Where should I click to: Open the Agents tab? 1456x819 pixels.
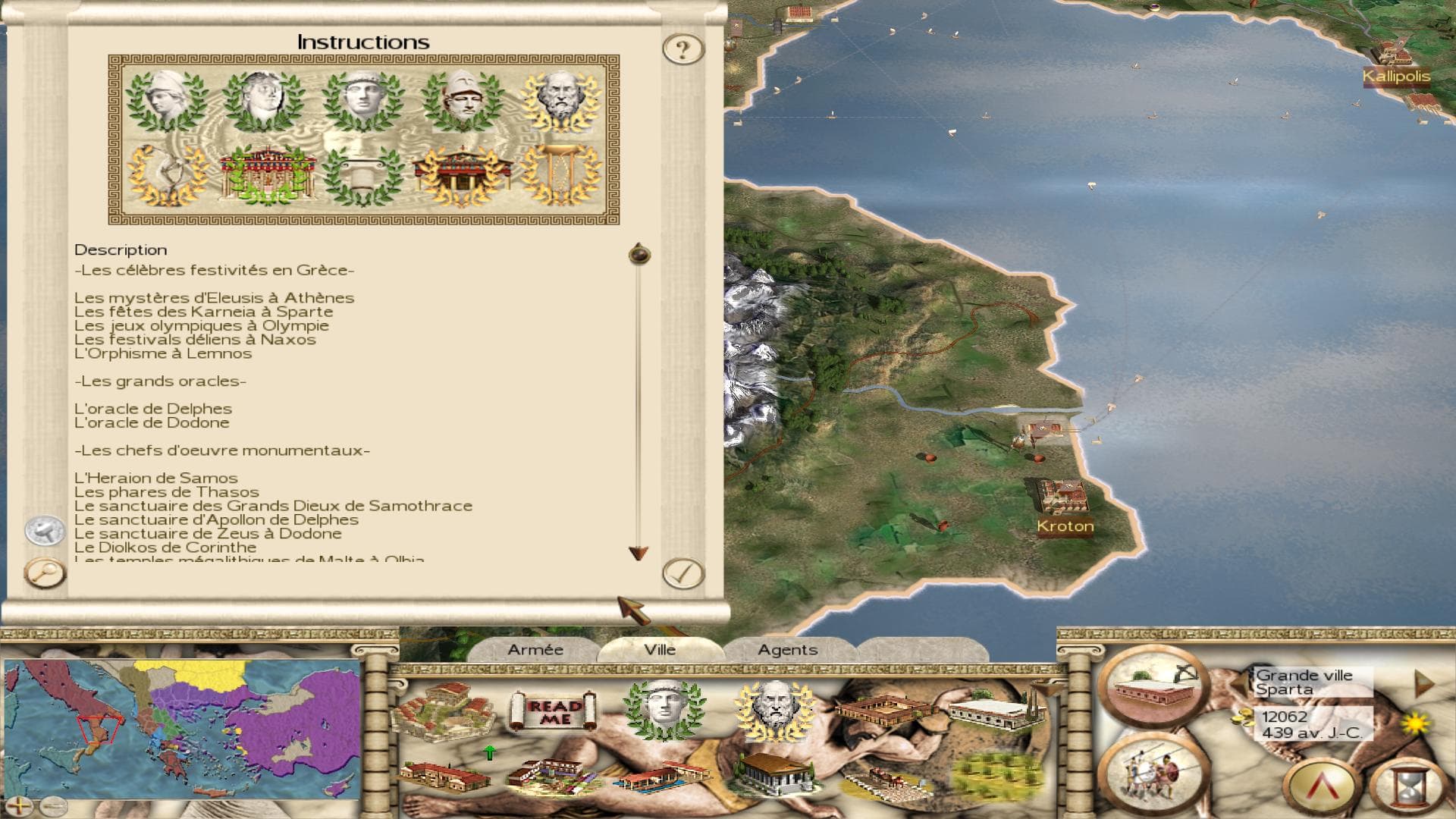pos(787,650)
